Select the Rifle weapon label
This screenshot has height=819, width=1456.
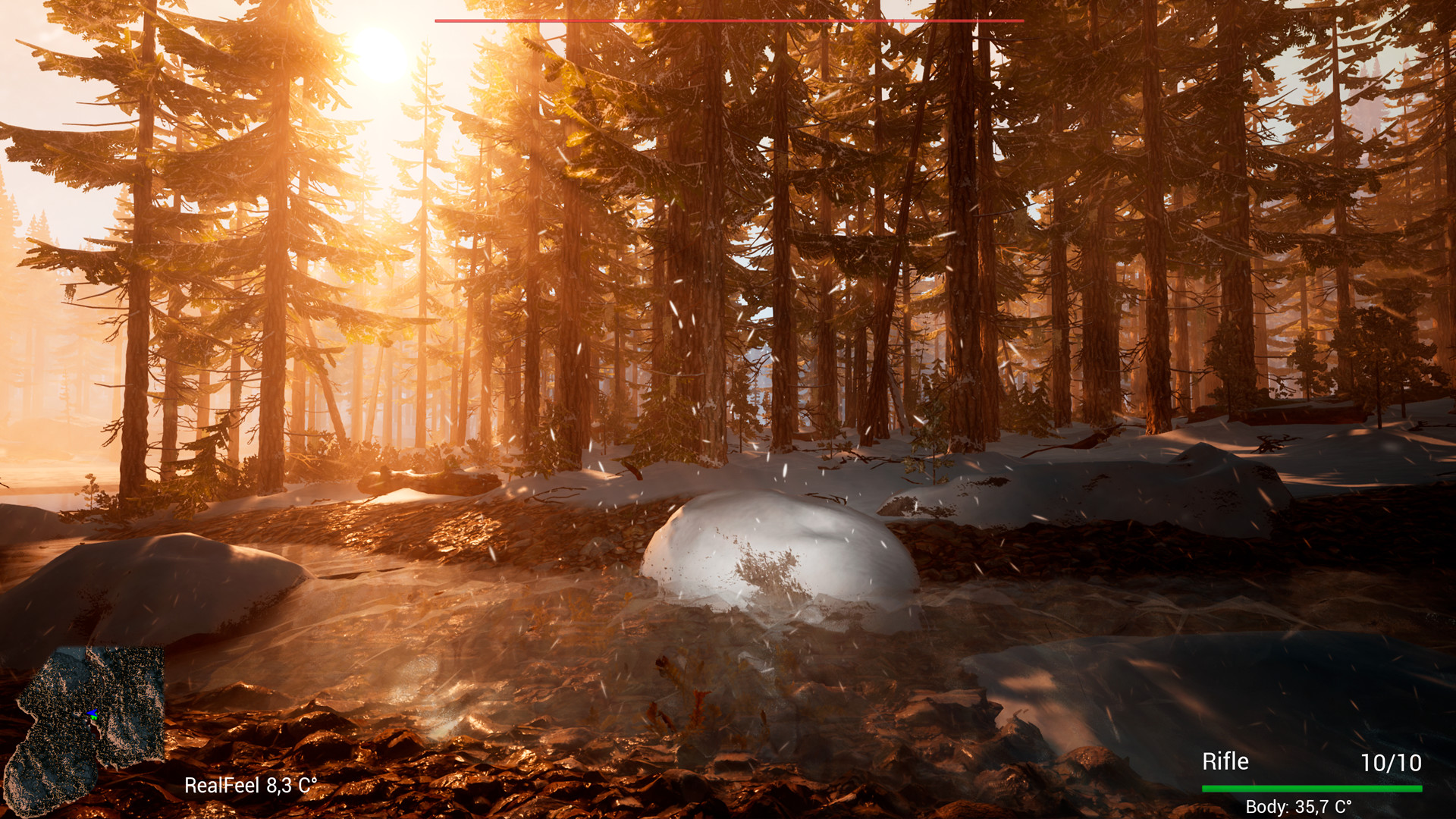(x=1225, y=761)
